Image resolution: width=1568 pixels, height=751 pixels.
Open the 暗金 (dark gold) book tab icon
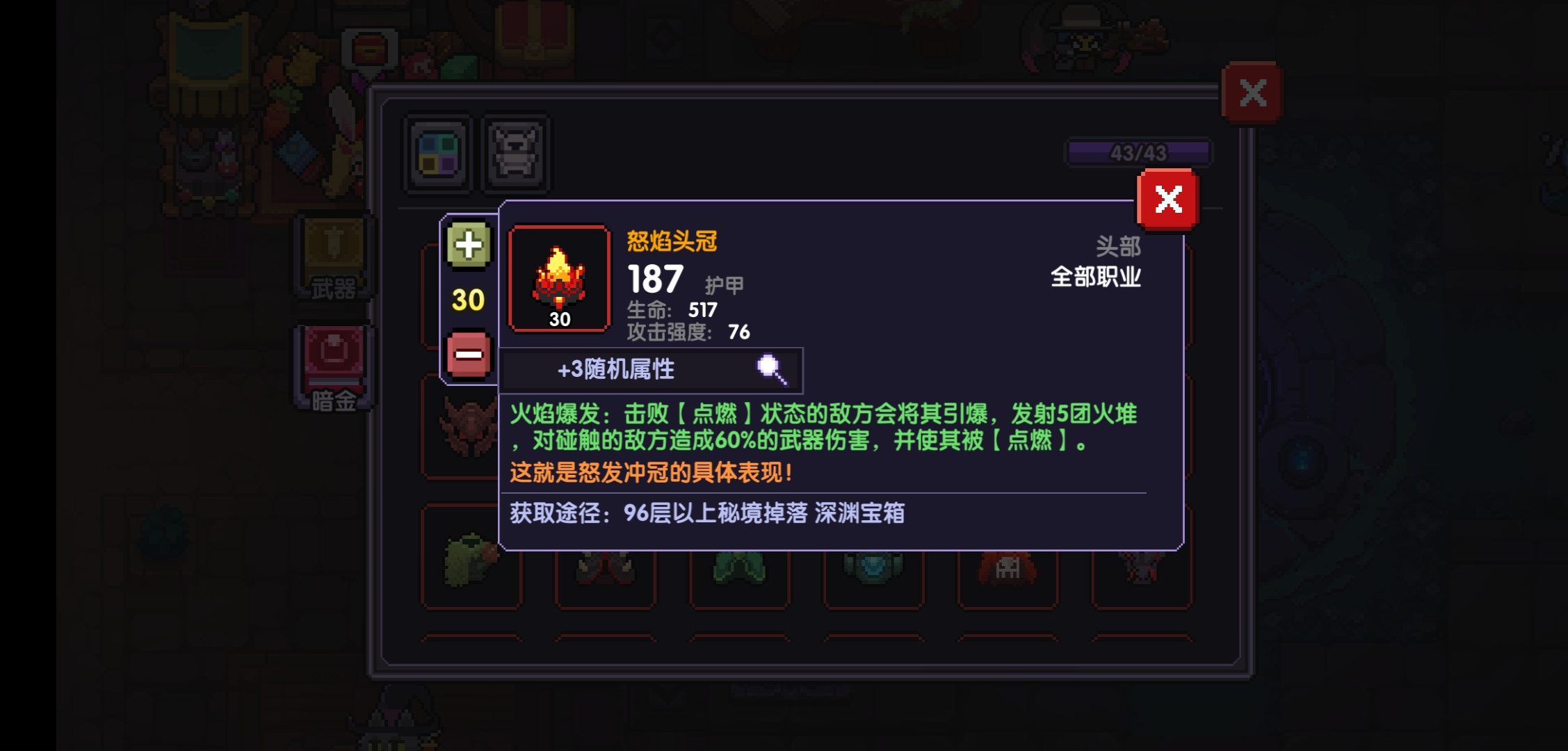(334, 362)
